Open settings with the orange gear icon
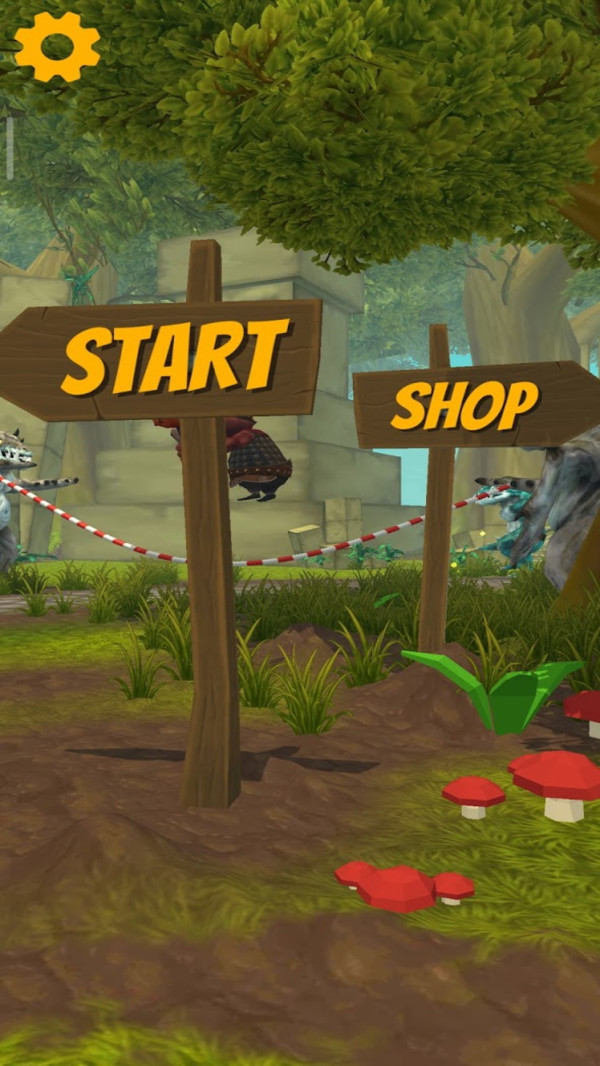The height and width of the screenshot is (1066, 600). click(x=57, y=46)
